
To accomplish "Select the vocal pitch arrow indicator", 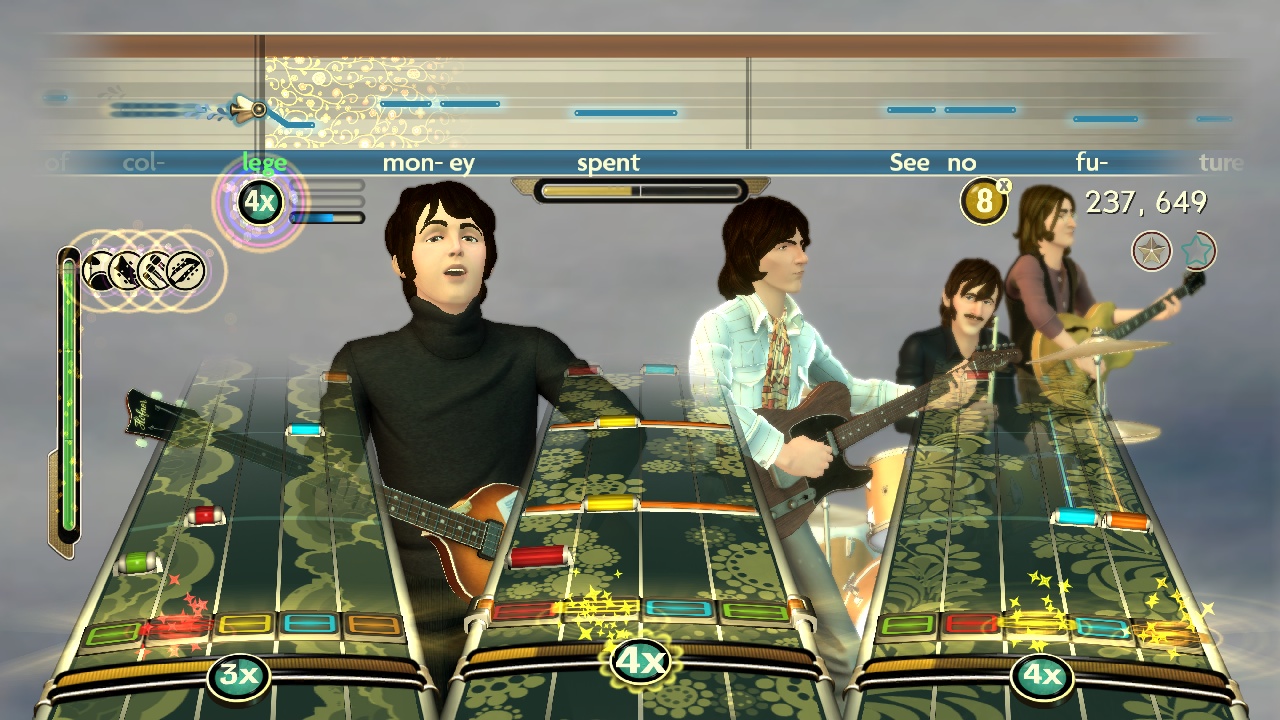I will point(248,107).
